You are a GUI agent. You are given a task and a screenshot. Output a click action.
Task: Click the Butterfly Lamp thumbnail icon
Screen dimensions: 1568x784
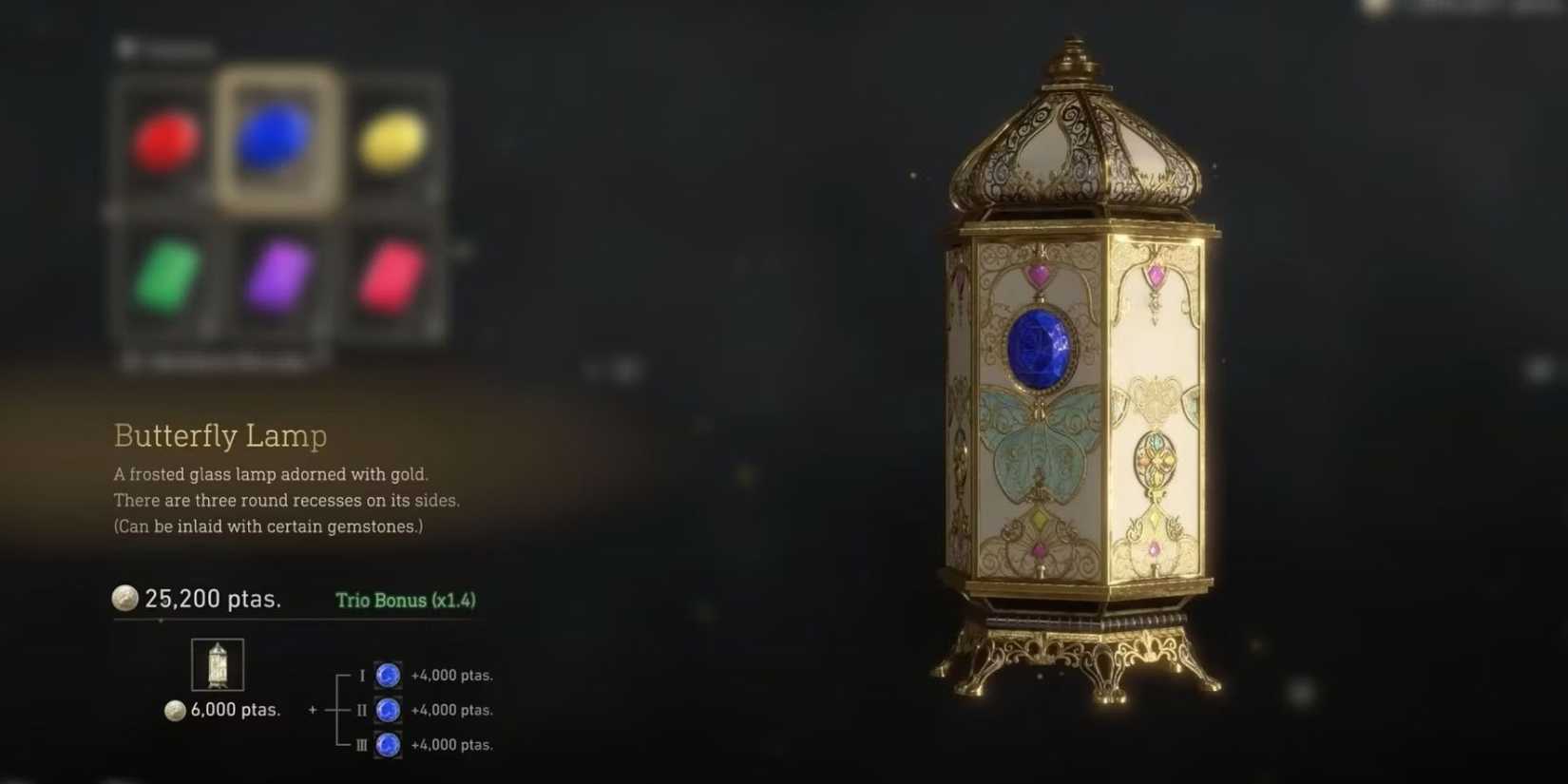(x=217, y=663)
